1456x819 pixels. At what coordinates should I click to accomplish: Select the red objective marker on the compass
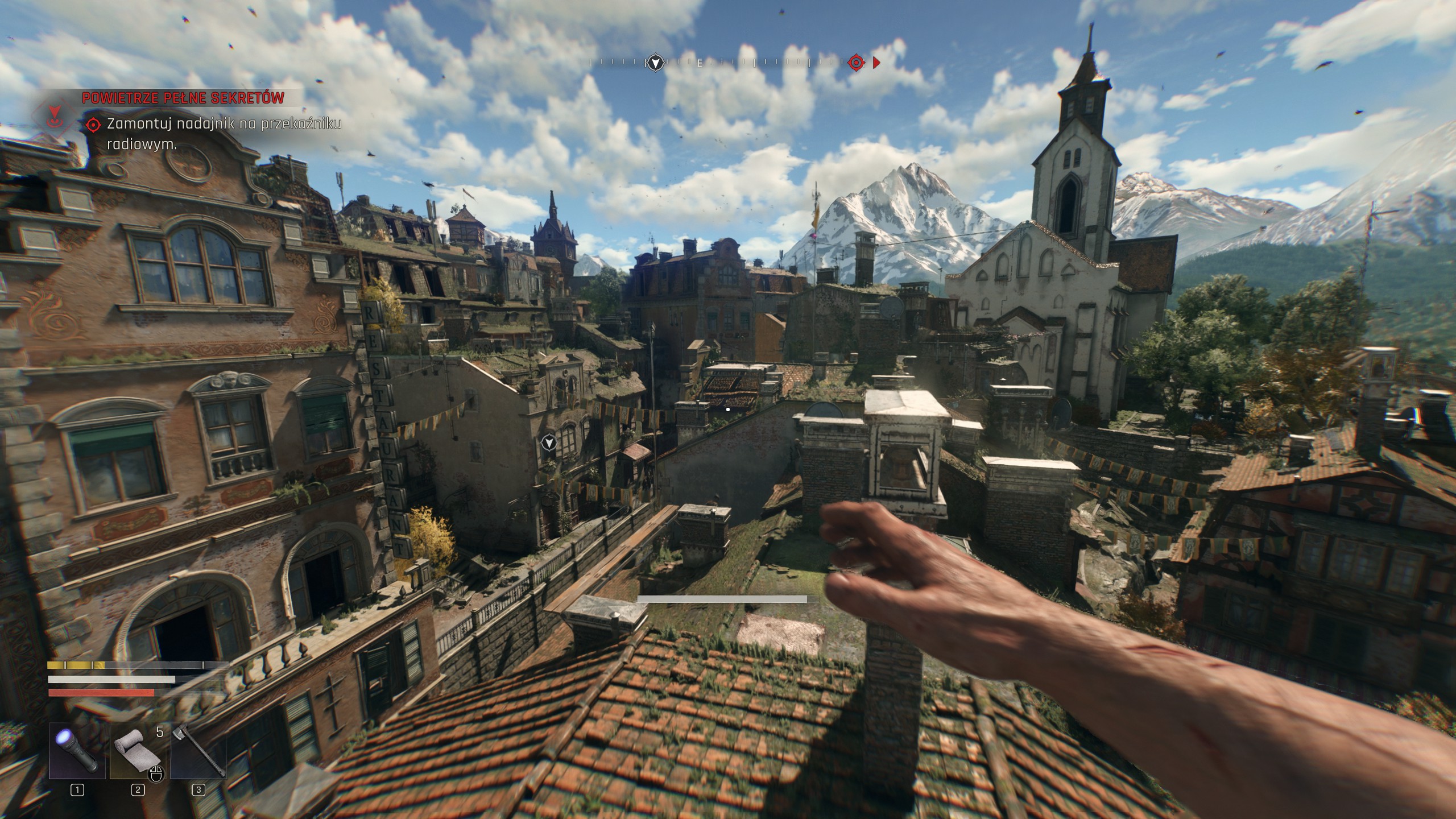856,62
